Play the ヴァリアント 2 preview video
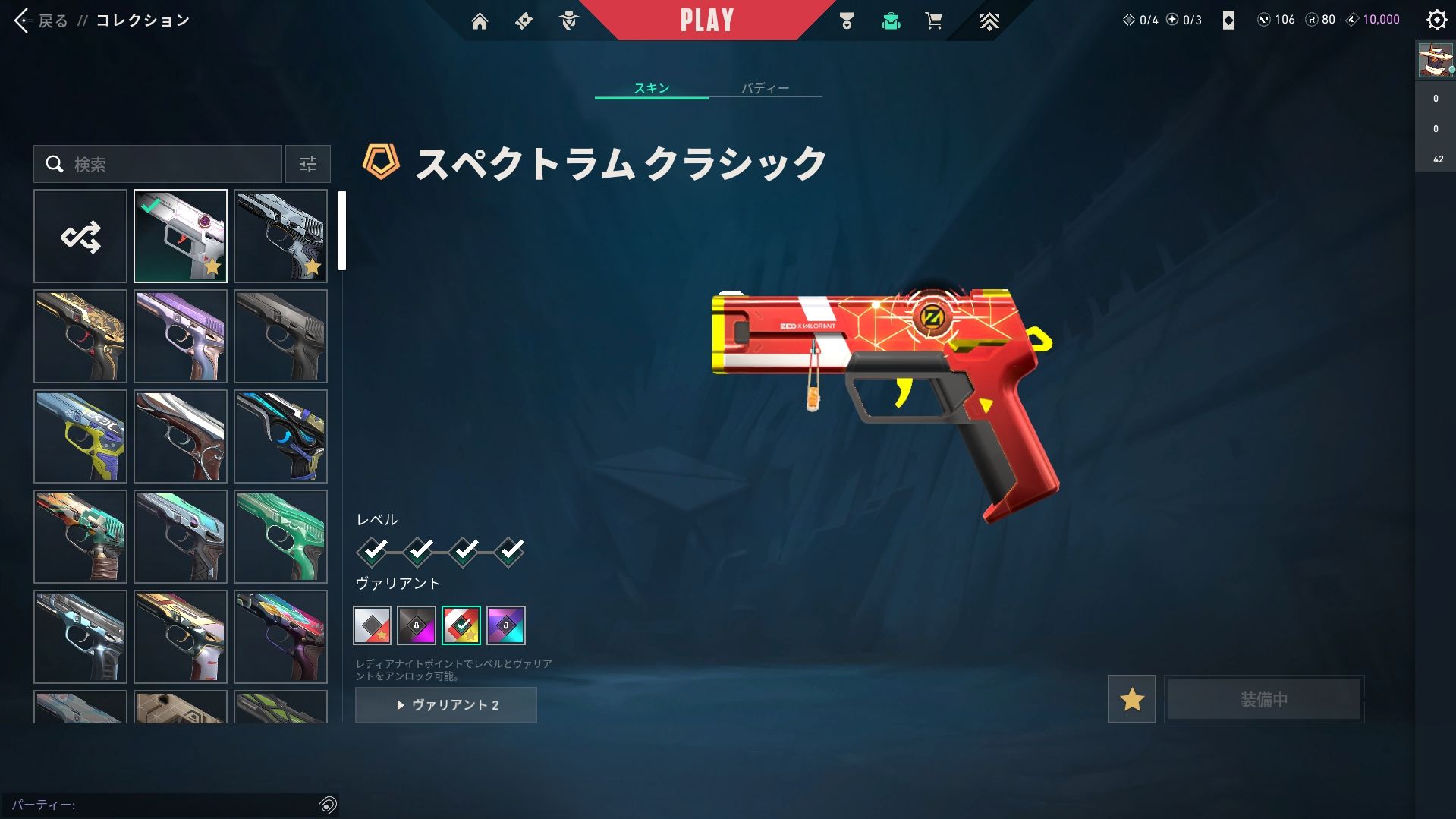The width and height of the screenshot is (1456, 819). tap(446, 705)
